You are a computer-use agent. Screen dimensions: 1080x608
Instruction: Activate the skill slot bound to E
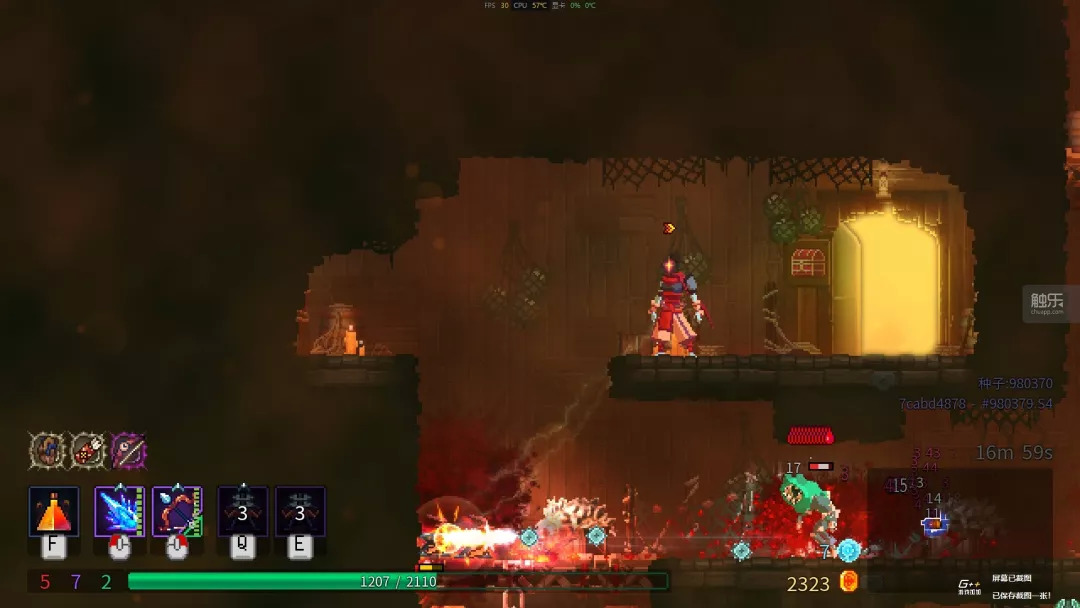tap(300, 512)
